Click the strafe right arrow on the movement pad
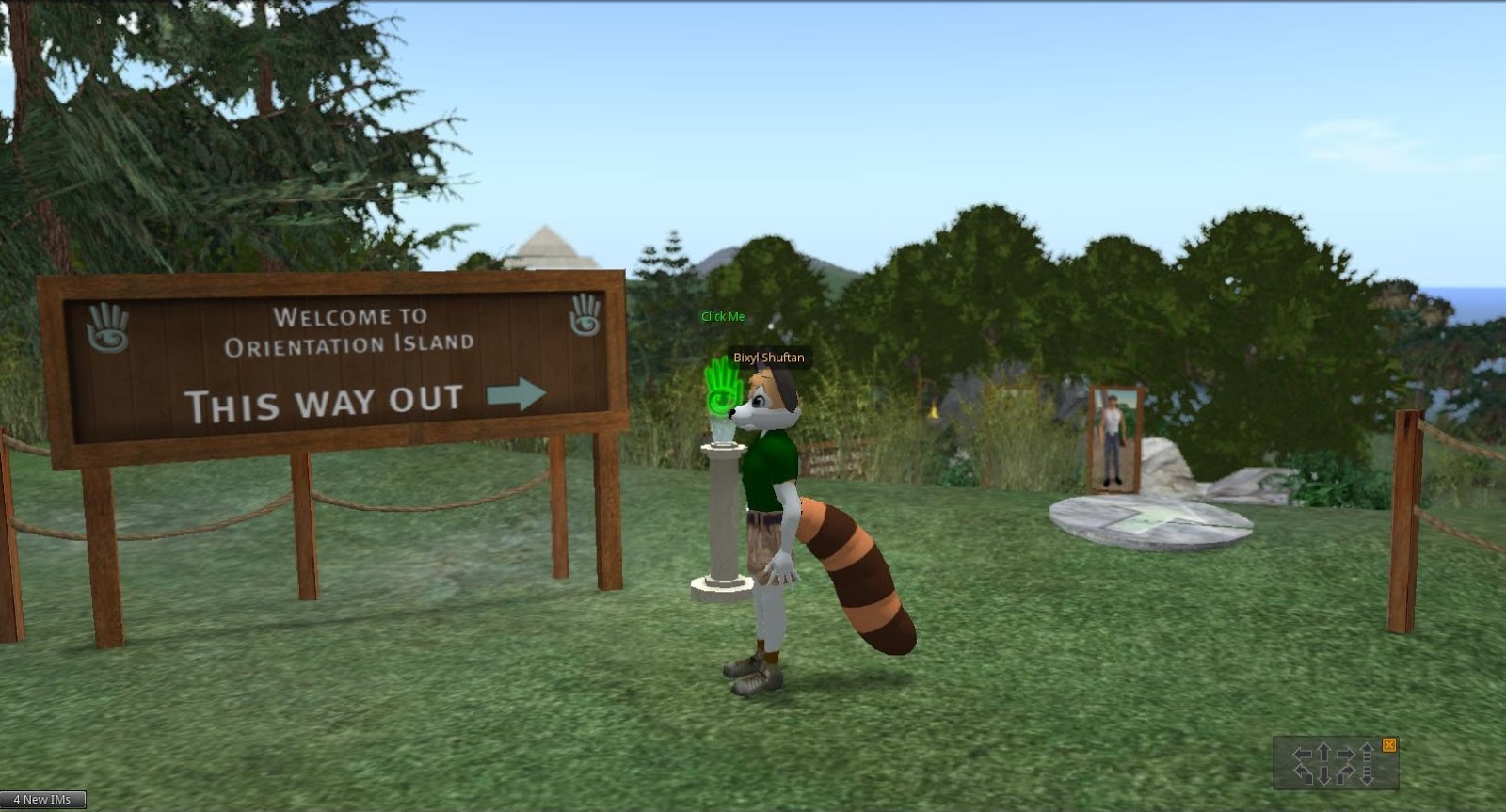1506x812 pixels. click(1345, 753)
